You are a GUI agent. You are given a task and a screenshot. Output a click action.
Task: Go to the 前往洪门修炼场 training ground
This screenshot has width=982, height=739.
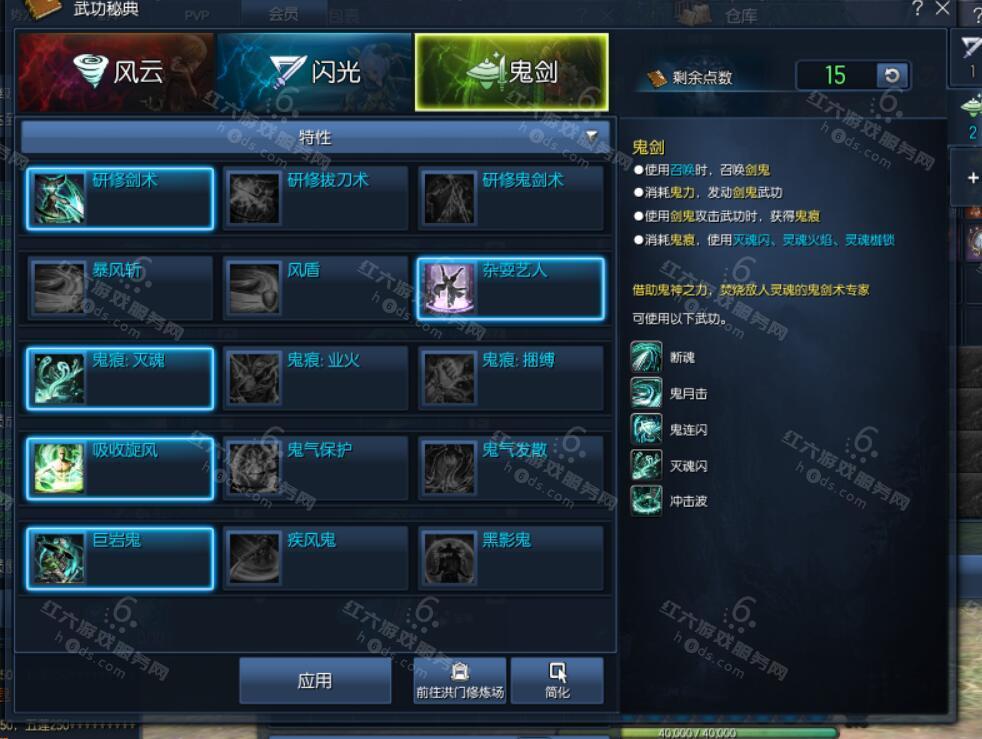(x=460, y=680)
